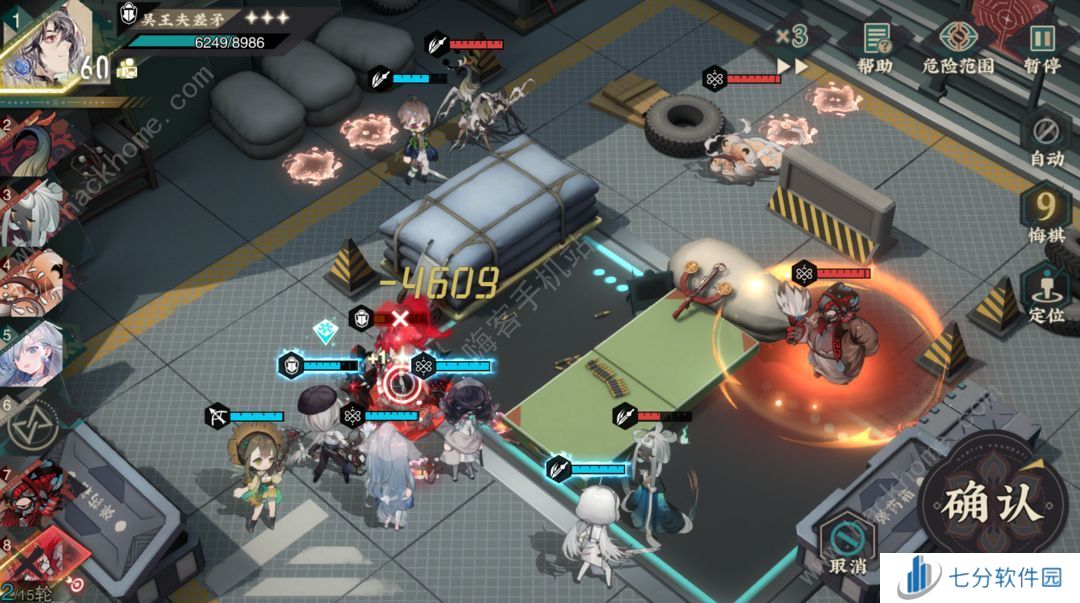Click the emblem portrait number 6

click(x=36, y=425)
